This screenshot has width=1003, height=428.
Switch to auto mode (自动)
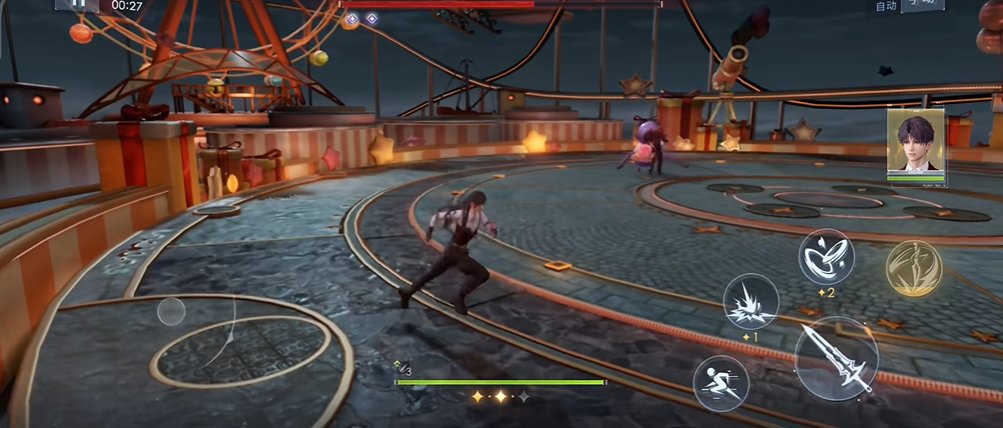click(885, 6)
